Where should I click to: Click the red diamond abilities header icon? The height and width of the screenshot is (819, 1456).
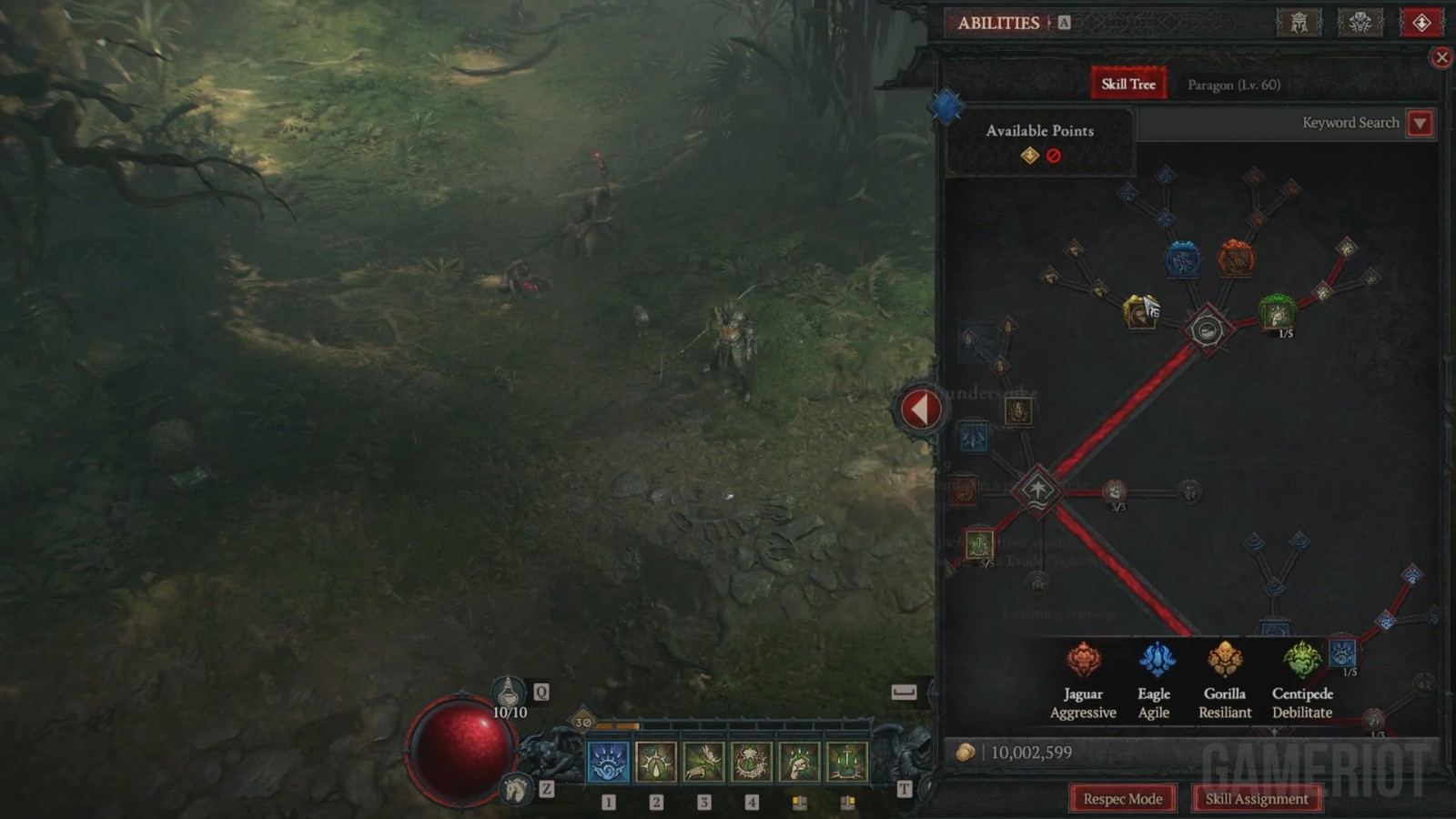click(x=1421, y=23)
